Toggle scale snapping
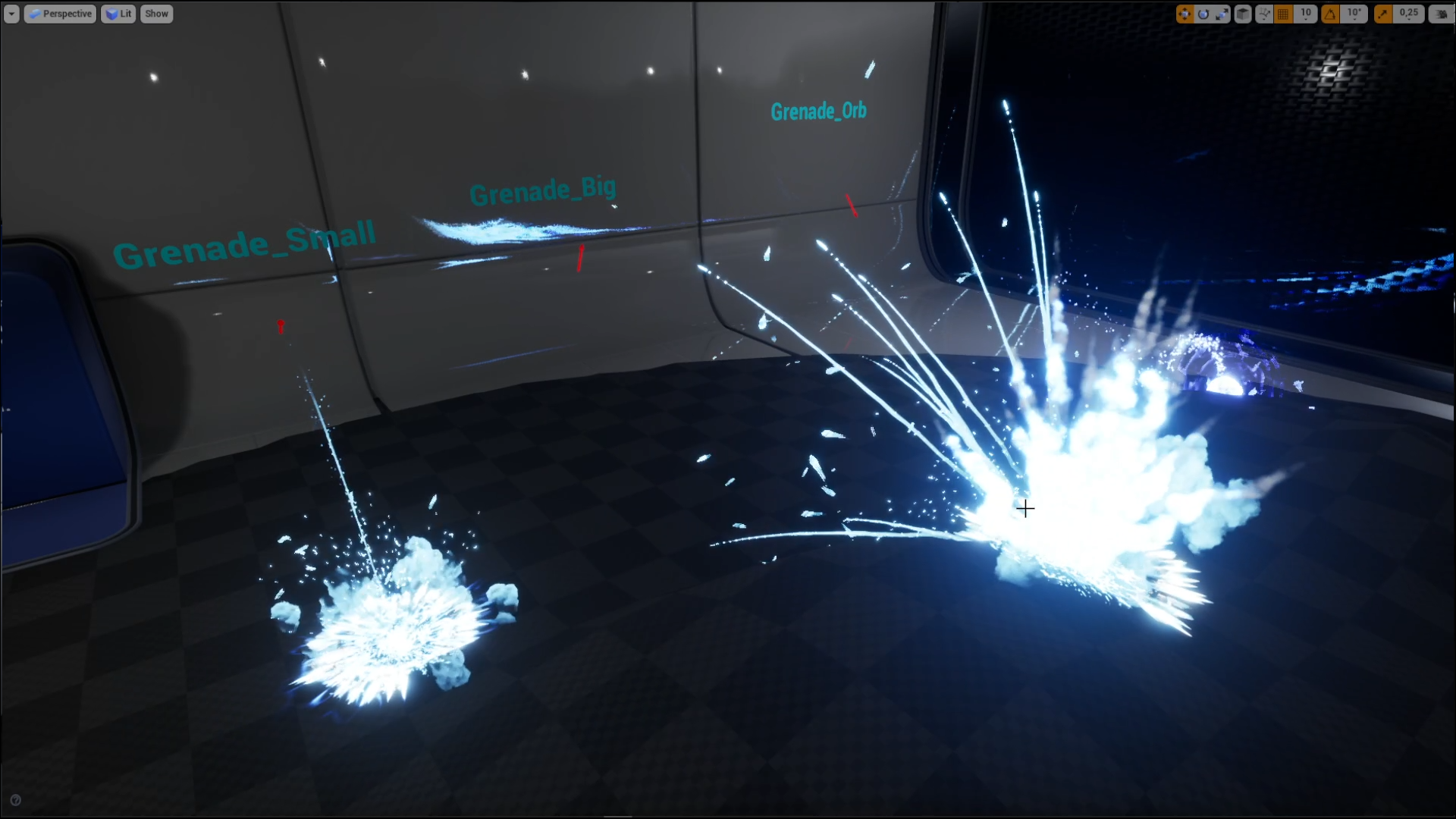Screen dimensions: 1456x819 coord(1383,14)
